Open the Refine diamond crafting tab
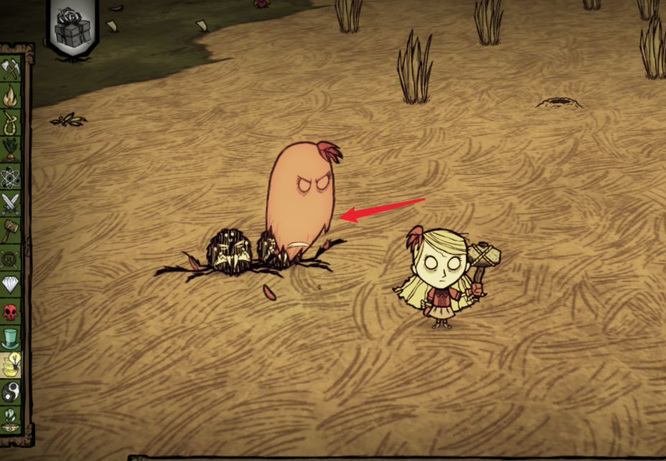666x461 pixels. [x=11, y=284]
